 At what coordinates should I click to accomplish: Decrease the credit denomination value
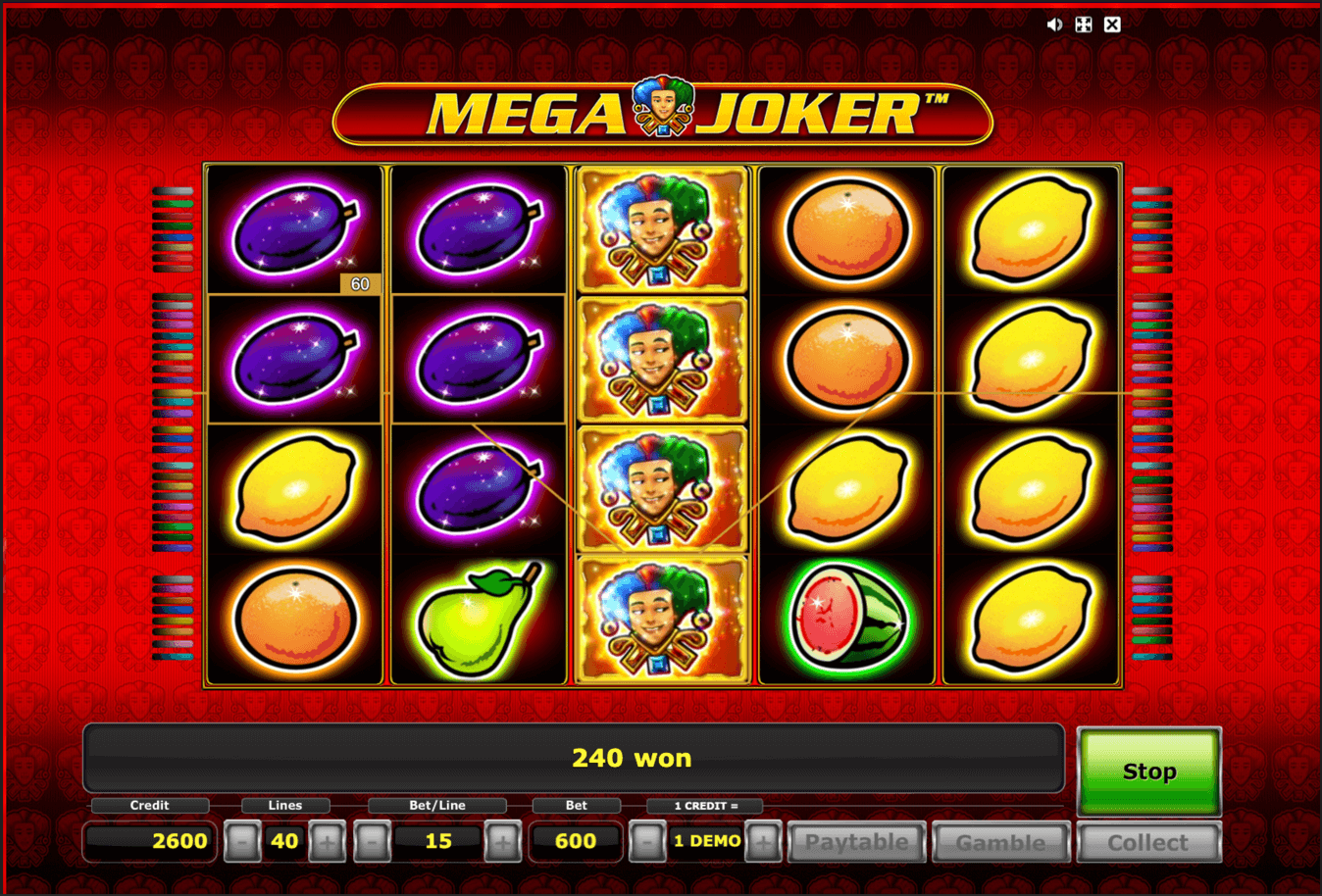[x=646, y=842]
